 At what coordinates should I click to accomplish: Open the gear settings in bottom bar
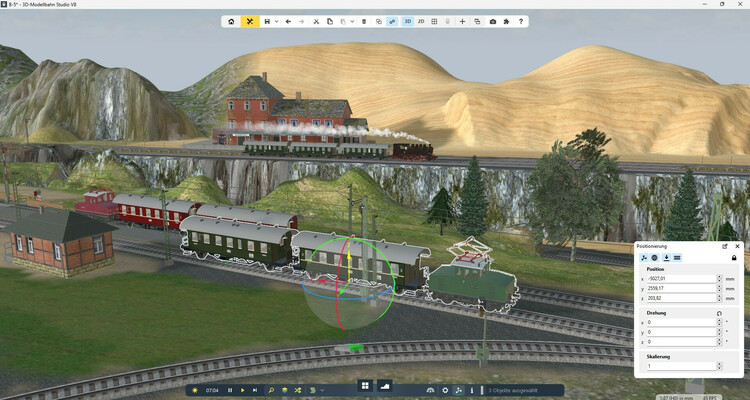coord(445,390)
